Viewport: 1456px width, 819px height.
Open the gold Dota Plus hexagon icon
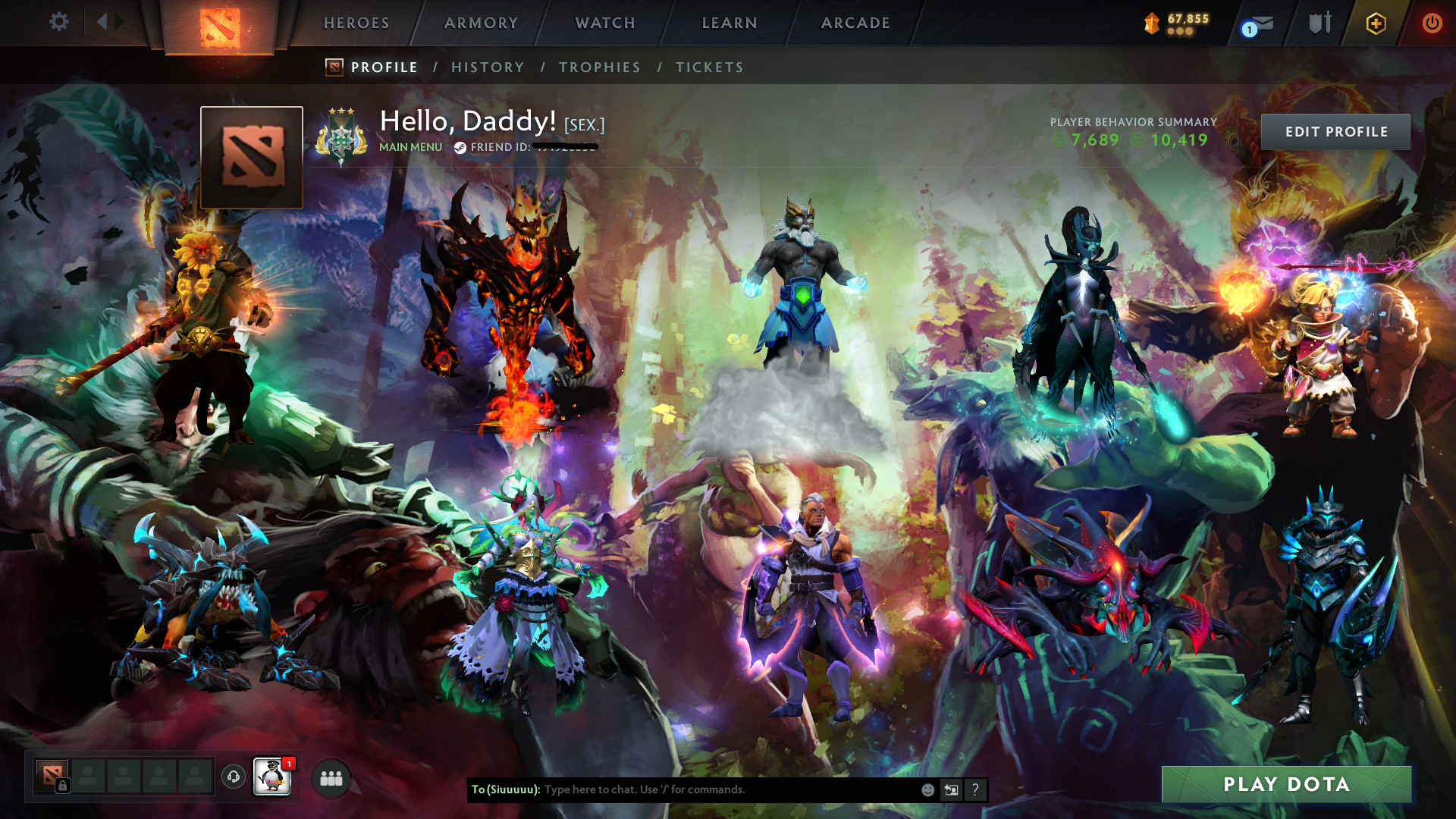(1376, 24)
